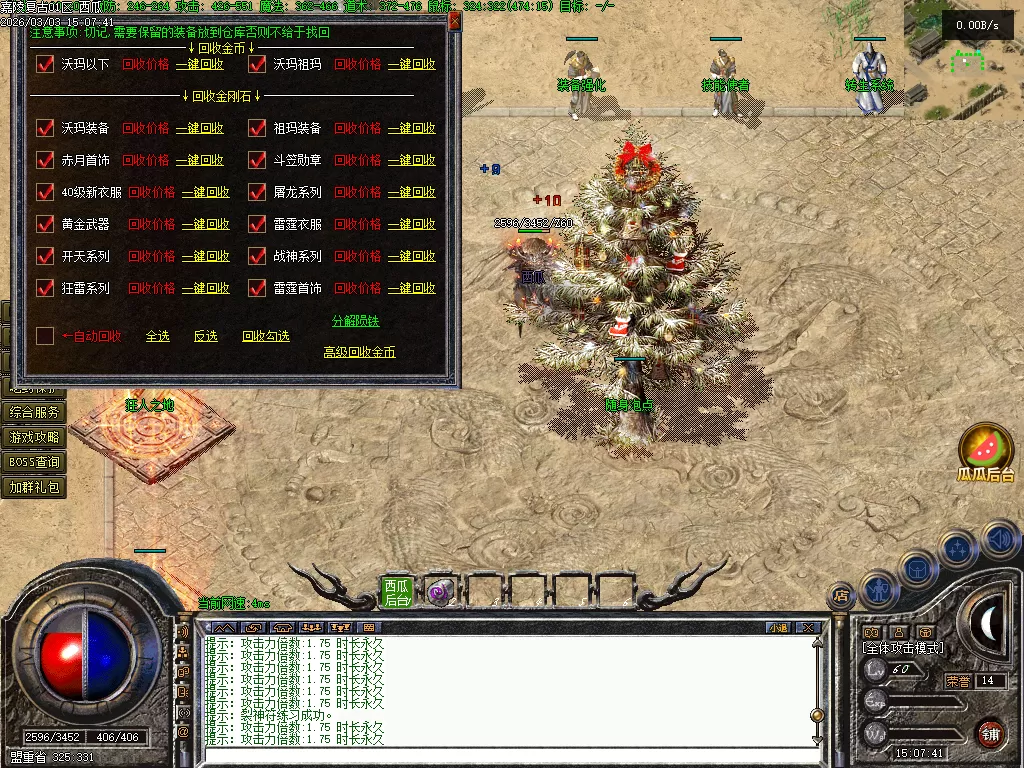Open the 分解陨铁 link
The image size is (1024, 768).
(355, 321)
